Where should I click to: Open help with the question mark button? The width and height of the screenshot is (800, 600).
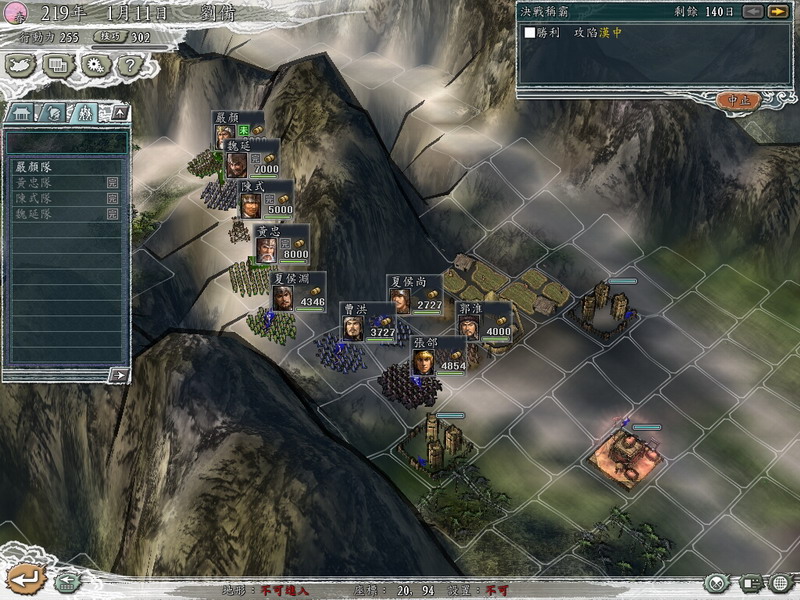click(129, 66)
